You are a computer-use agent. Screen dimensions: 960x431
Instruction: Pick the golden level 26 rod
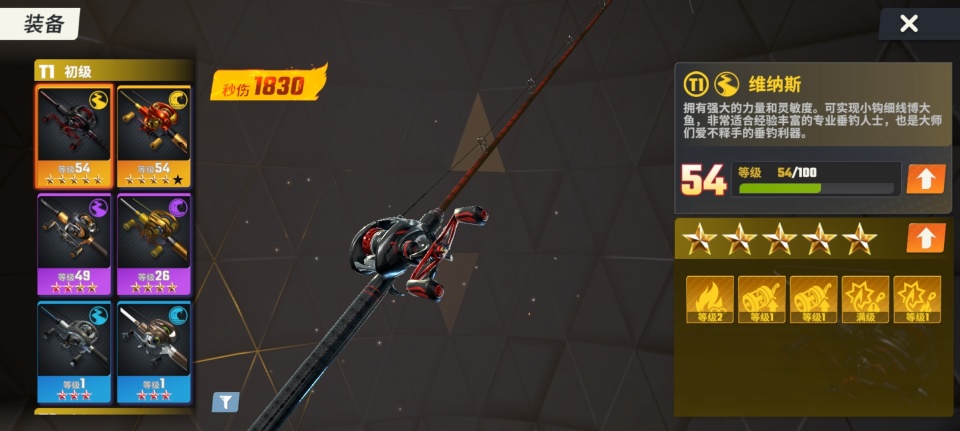coord(154,243)
